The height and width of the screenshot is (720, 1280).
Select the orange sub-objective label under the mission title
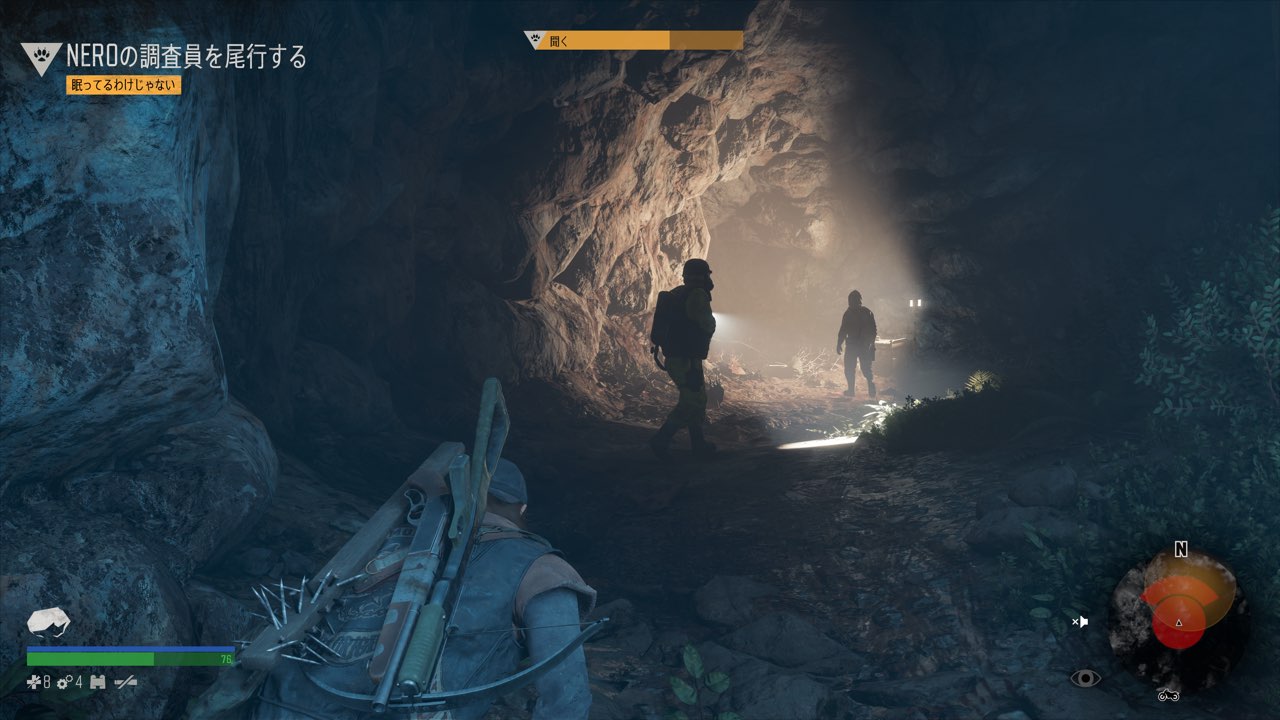[x=123, y=85]
